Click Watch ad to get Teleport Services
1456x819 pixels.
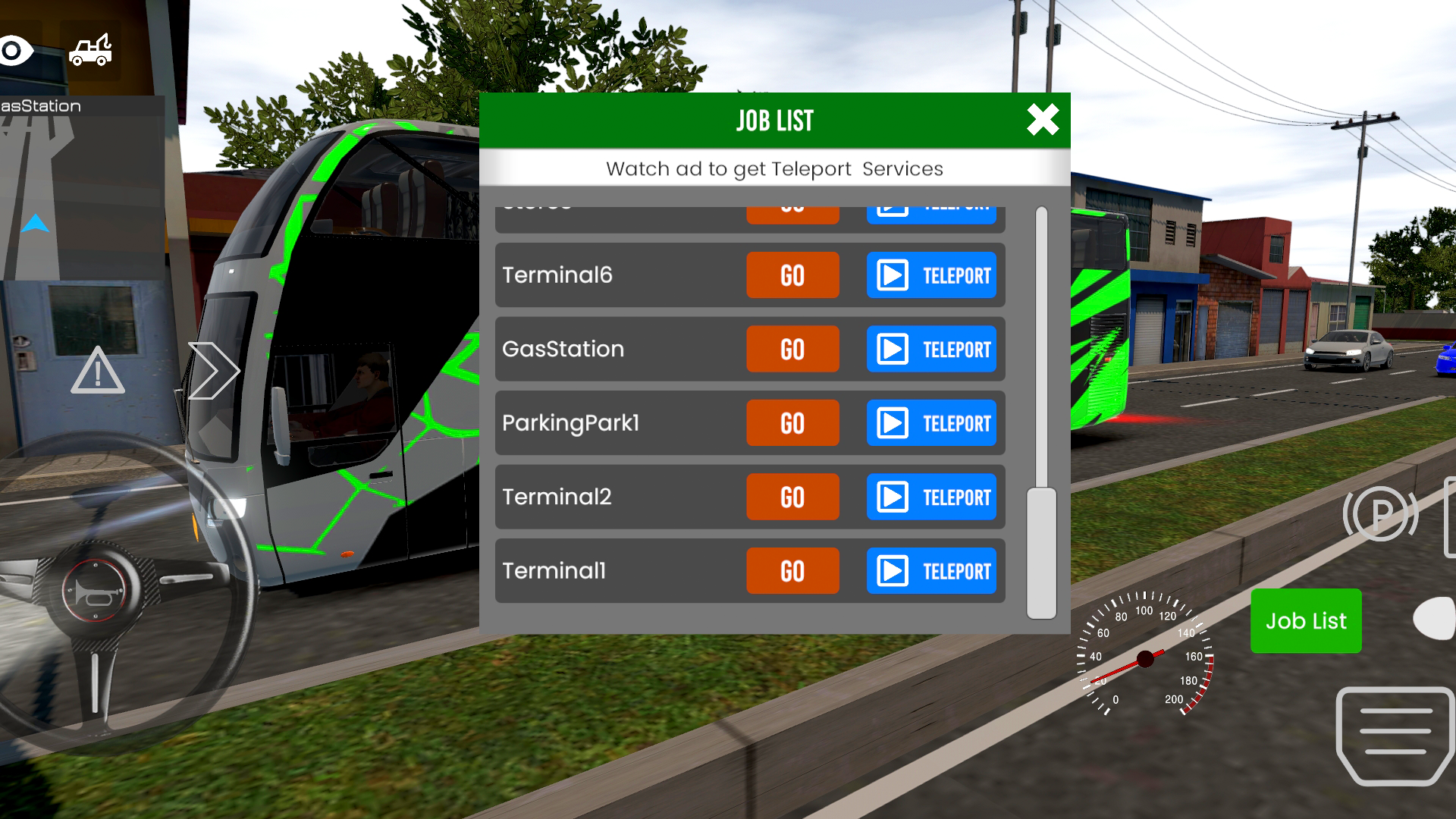point(774,168)
